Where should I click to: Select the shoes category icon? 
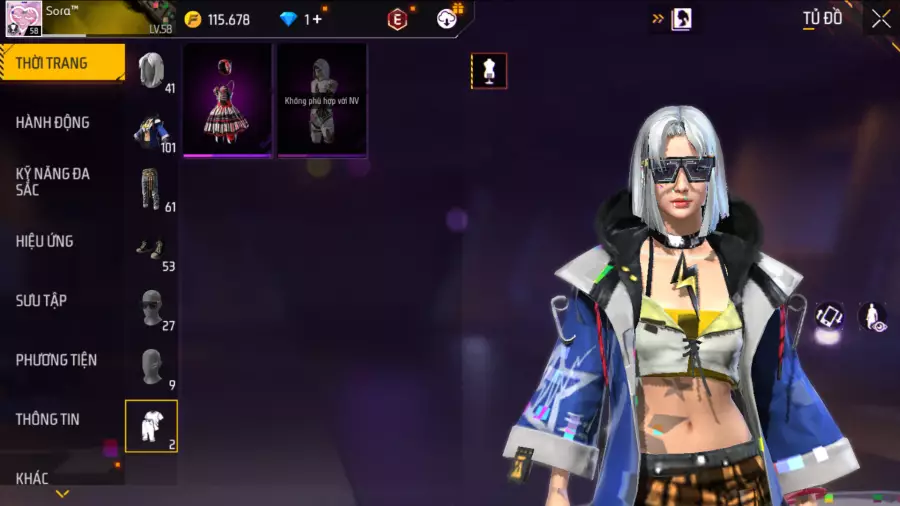pos(151,249)
